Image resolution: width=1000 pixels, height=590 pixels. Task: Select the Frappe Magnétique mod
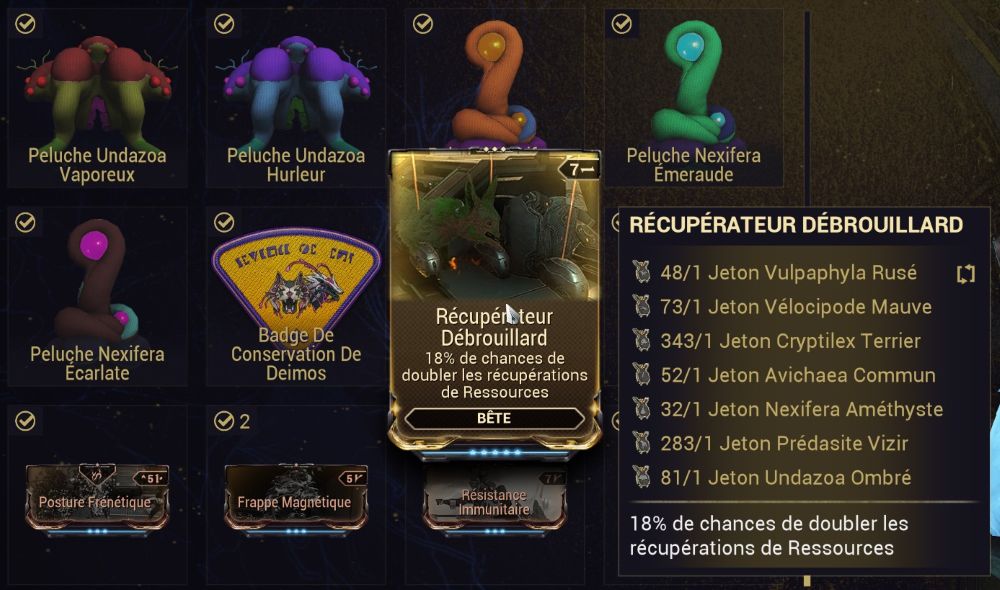tap(295, 495)
